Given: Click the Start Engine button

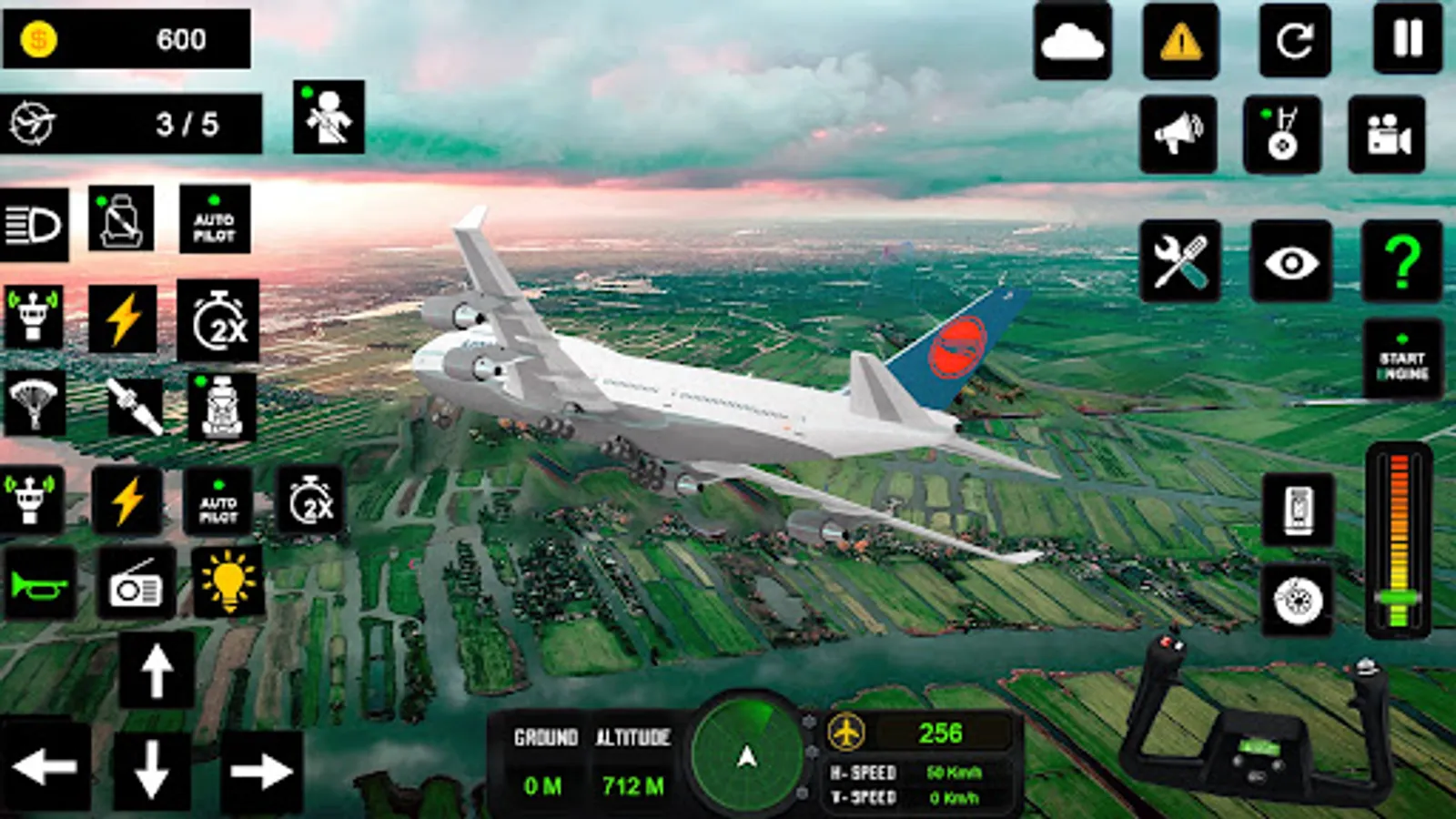Looking at the screenshot, I should [1402, 359].
